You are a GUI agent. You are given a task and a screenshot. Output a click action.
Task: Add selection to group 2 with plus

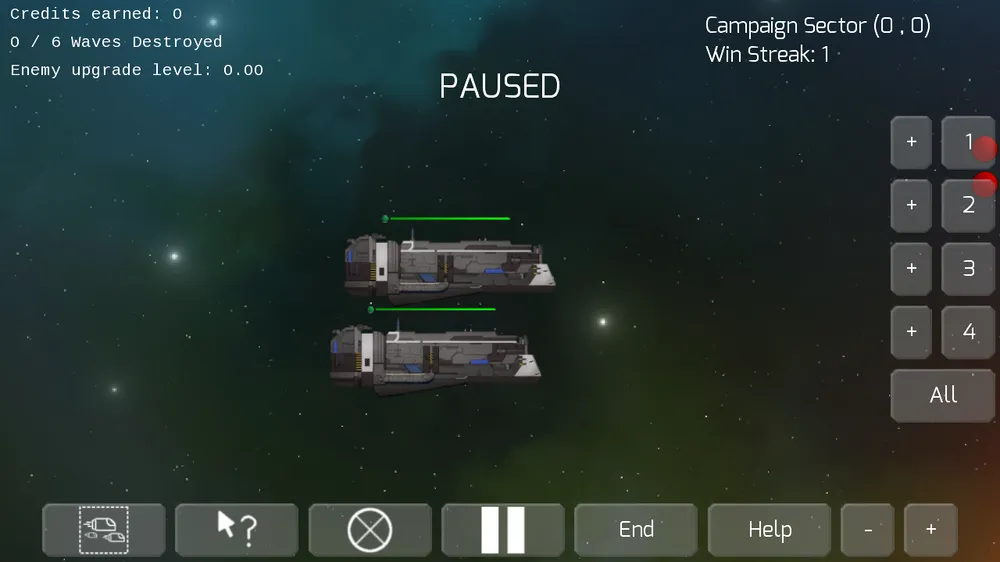[911, 206]
